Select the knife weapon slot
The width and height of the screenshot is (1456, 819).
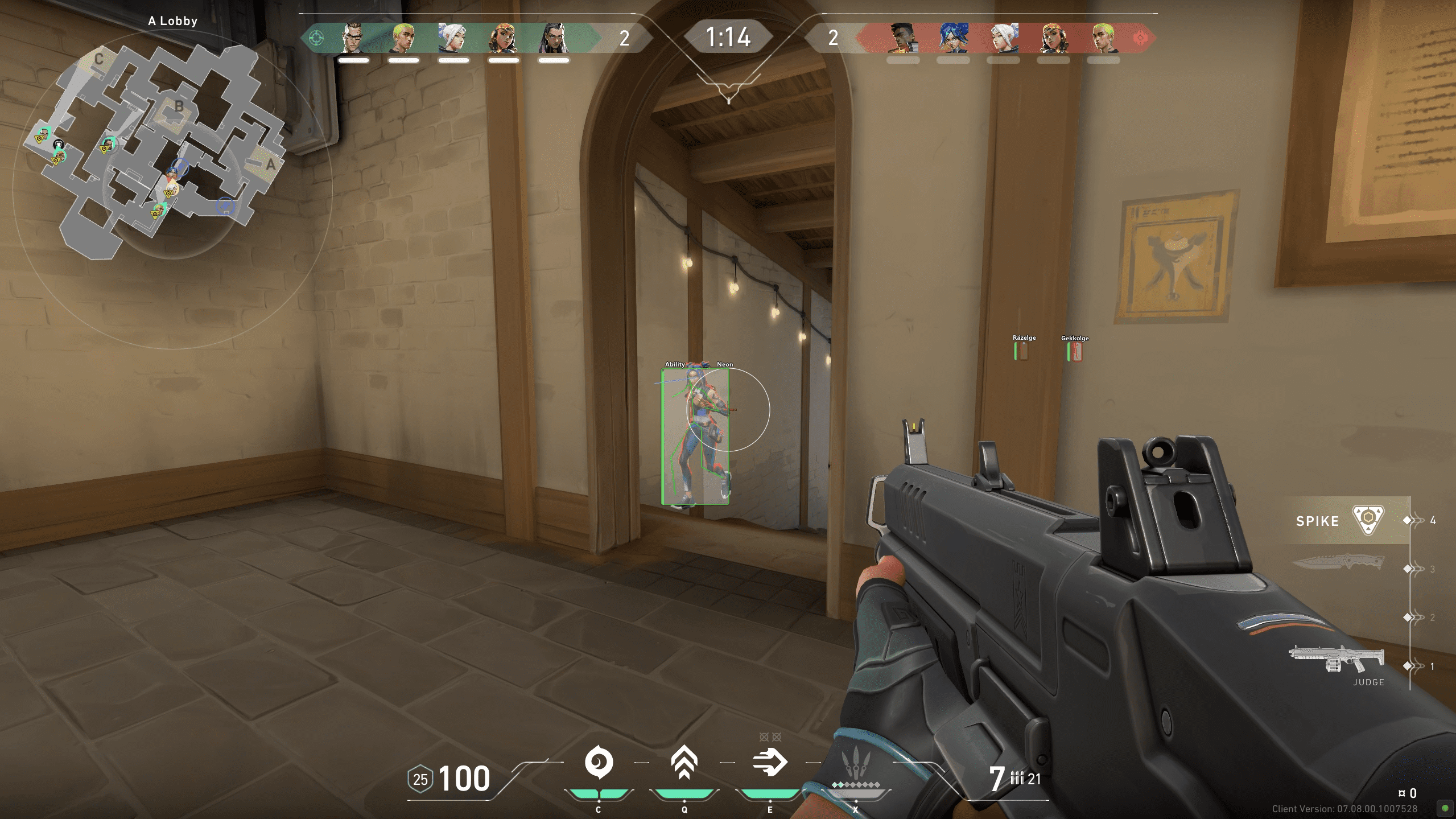point(1337,562)
